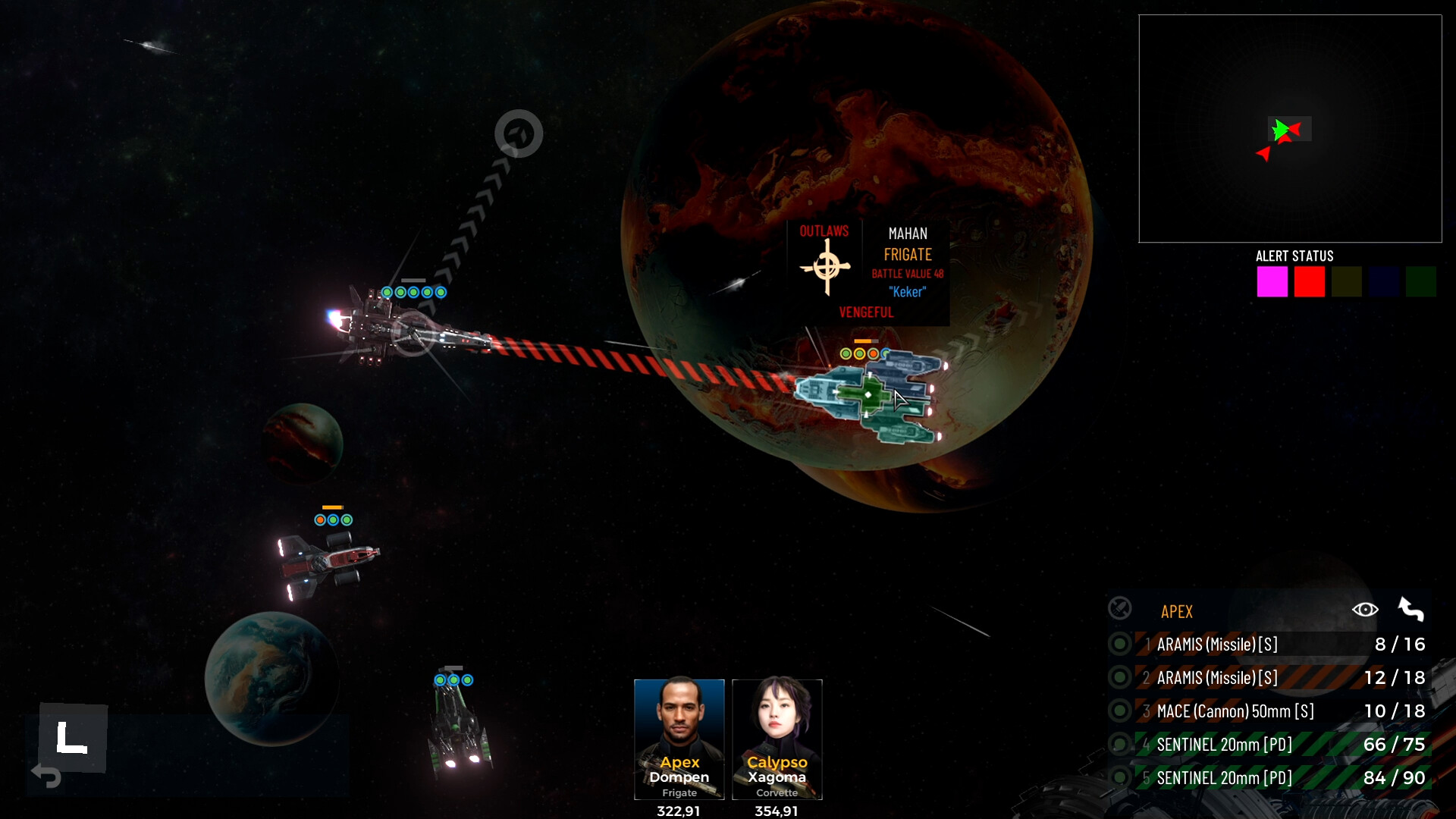Choose the dark olive alert status
Image resolution: width=1456 pixels, height=819 pixels.
pos(1346,281)
